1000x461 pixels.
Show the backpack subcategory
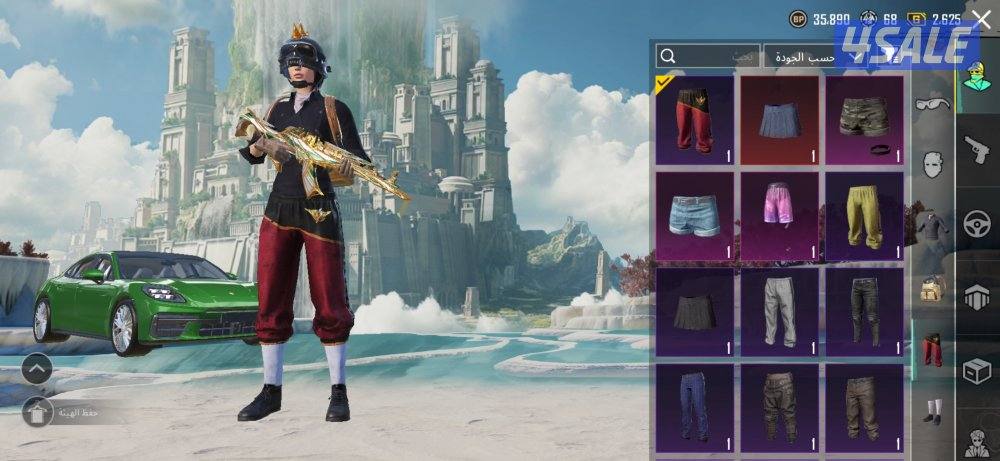click(x=932, y=290)
